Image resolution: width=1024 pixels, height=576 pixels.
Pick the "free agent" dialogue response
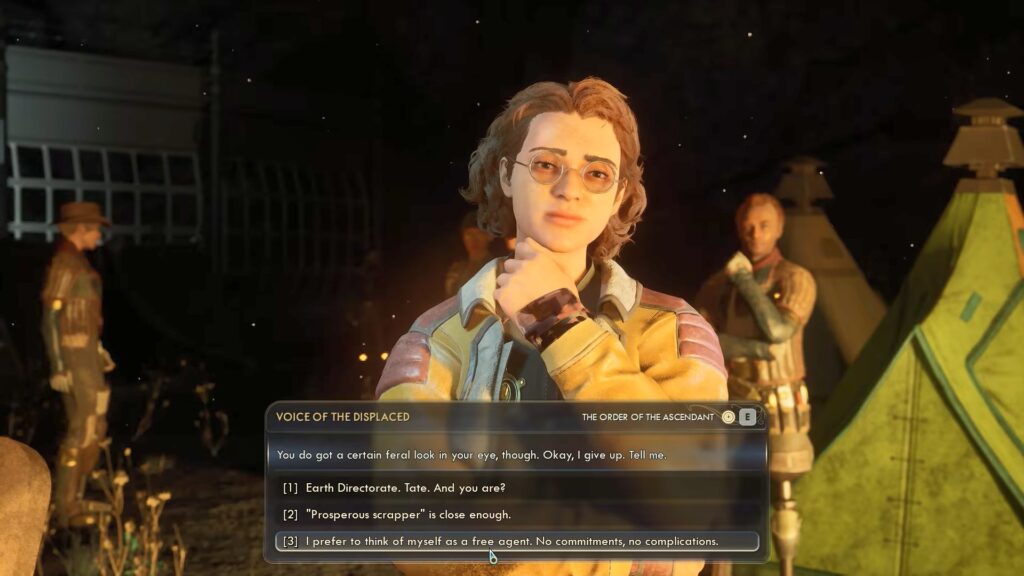(x=512, y=542)
